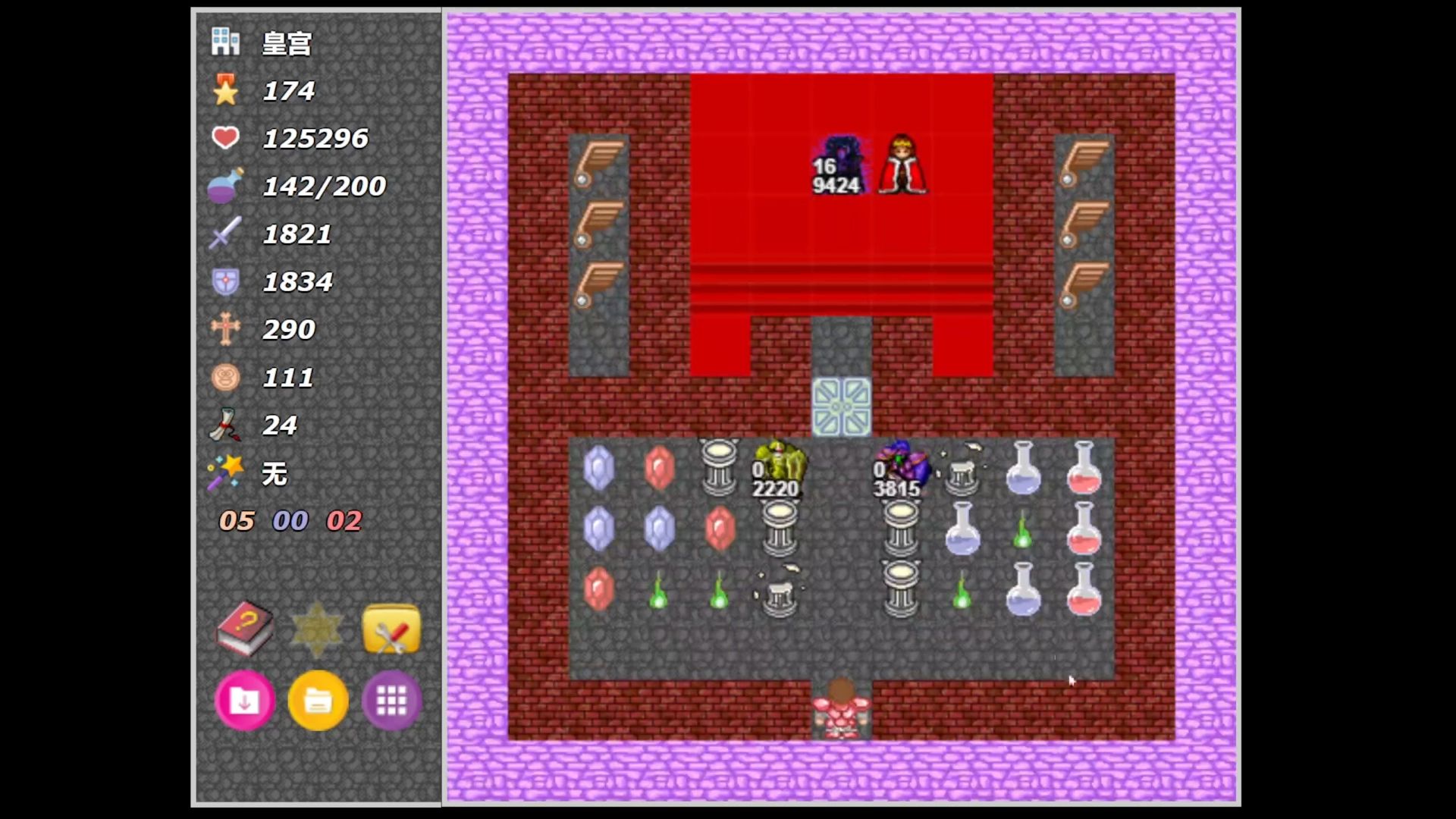This screenshot has width=1456, height=819.
Task: Open the purple grid menu button
Action: [391, 701]
